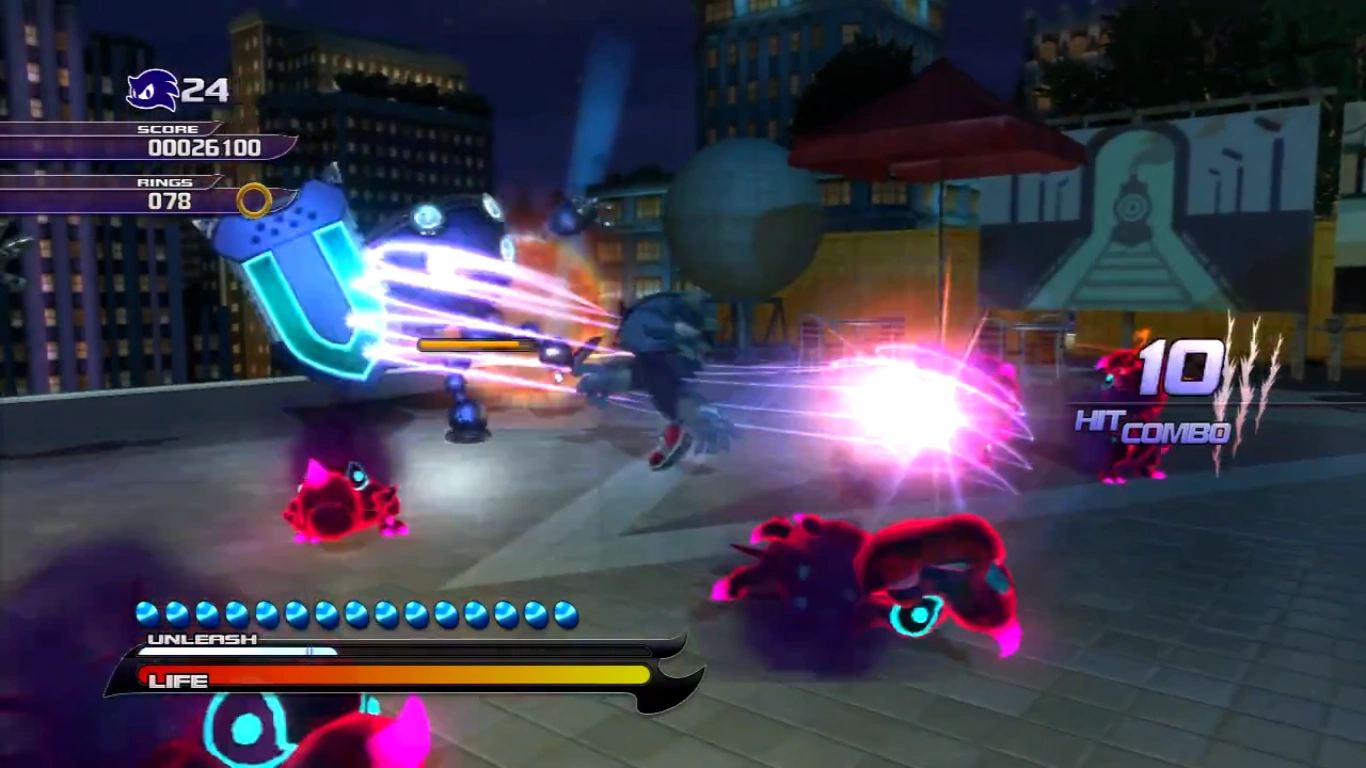Select the gold ring counter icon
The height and width of the screenshot is (768, 1366).
pos(254,201)
